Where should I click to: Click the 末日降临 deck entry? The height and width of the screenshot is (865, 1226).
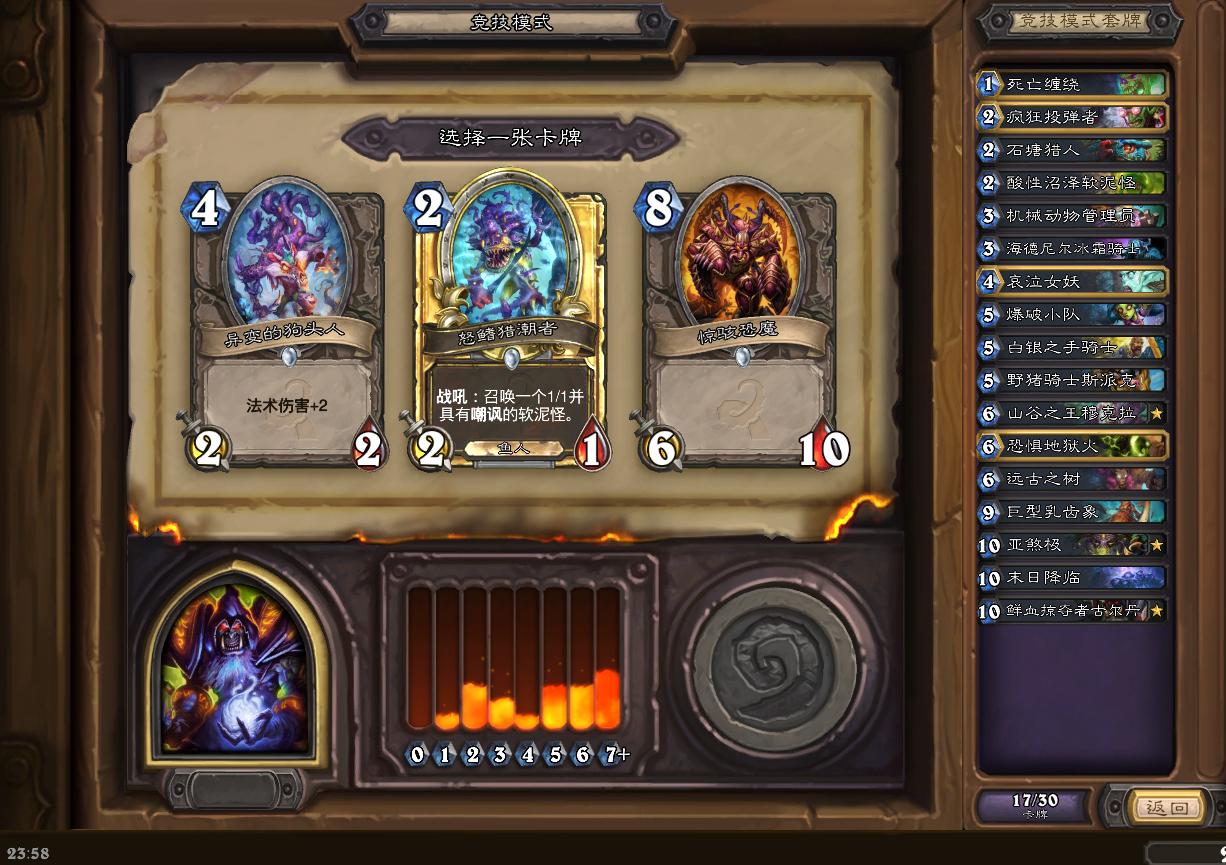[x=1072, y=578]
